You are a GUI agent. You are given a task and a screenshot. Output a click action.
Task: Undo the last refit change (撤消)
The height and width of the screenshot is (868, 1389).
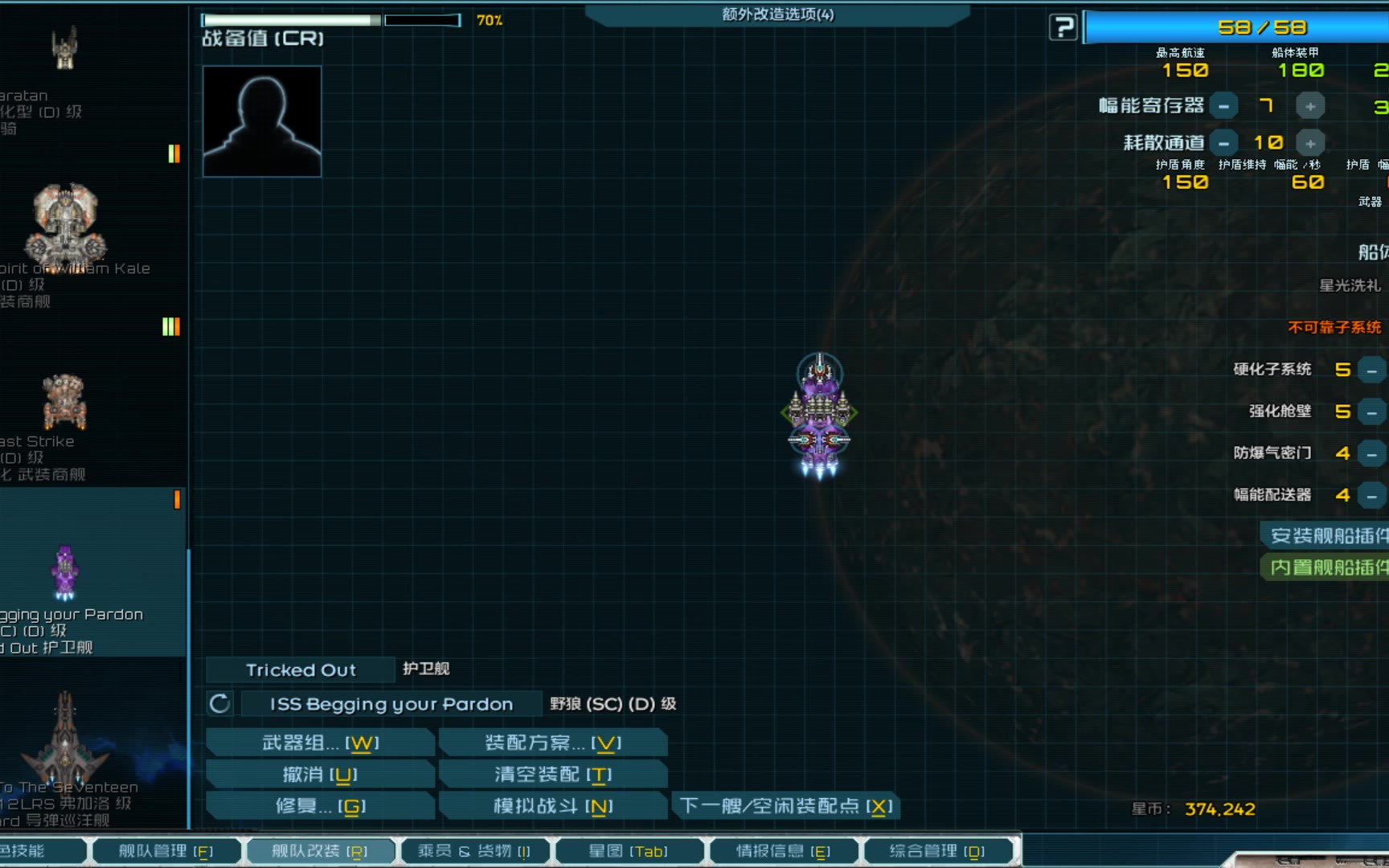(320, 774)
